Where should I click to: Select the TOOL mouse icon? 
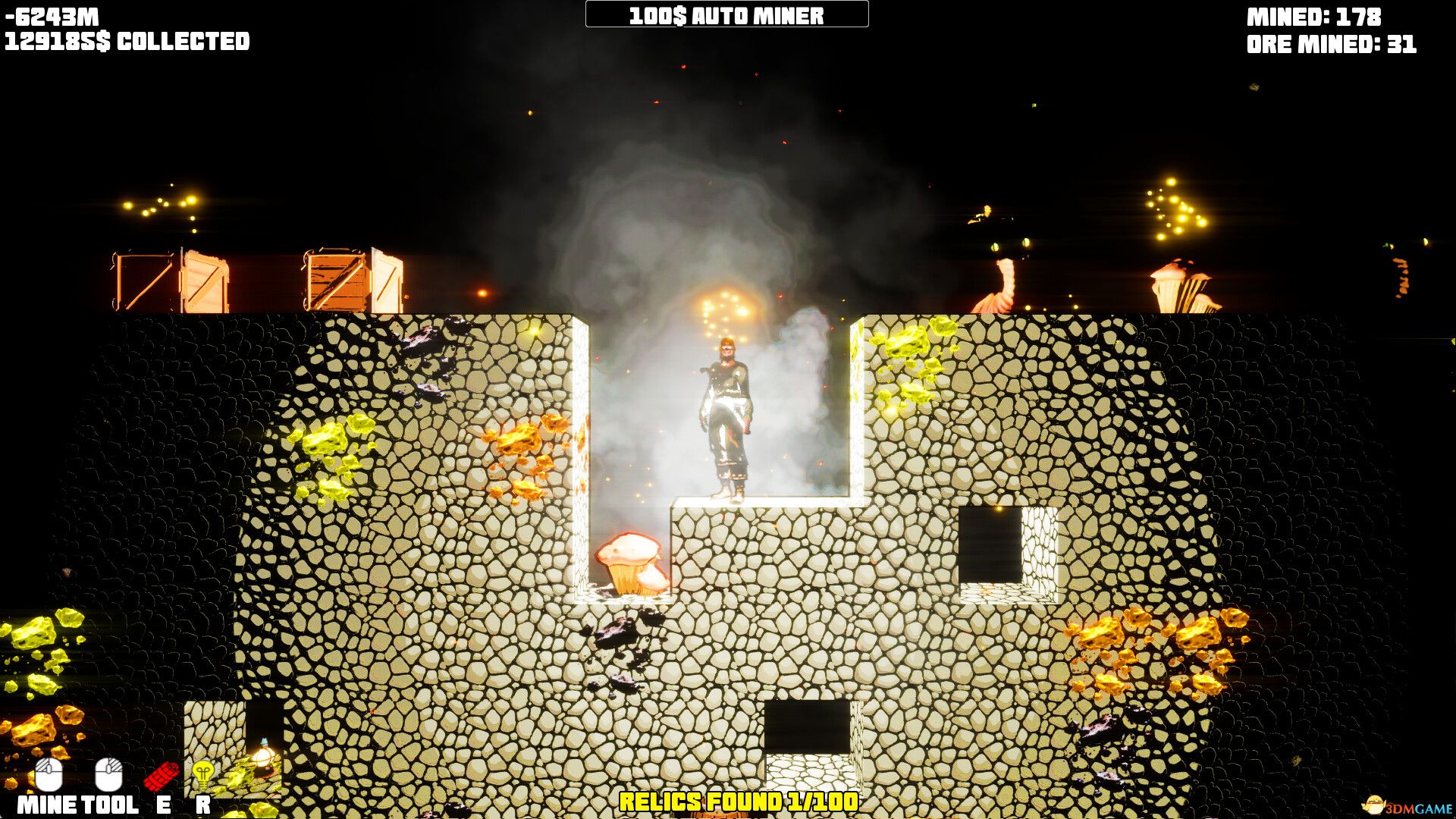pos(108,773)
